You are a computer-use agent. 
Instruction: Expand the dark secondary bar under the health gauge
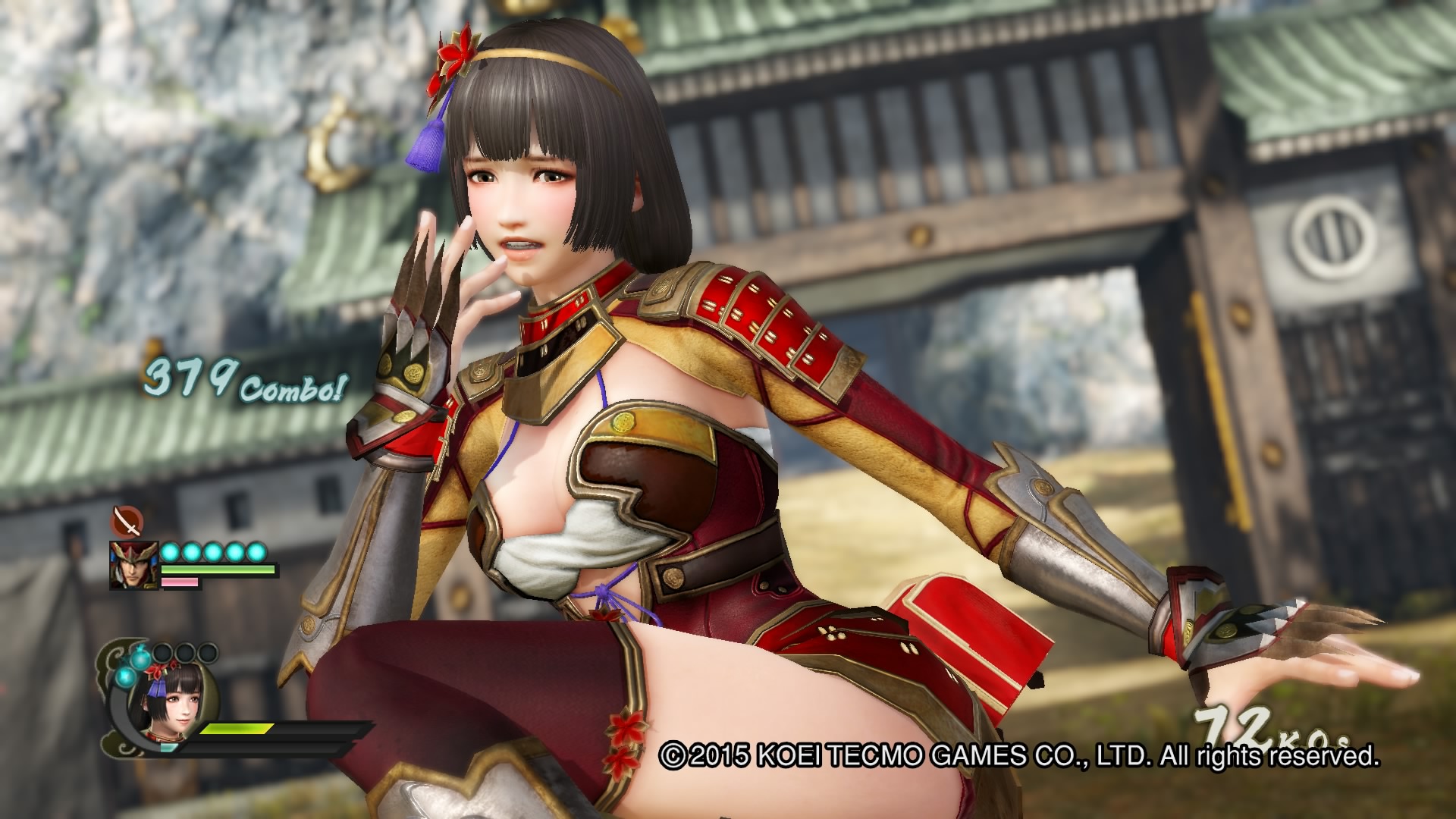pos(259,748)
